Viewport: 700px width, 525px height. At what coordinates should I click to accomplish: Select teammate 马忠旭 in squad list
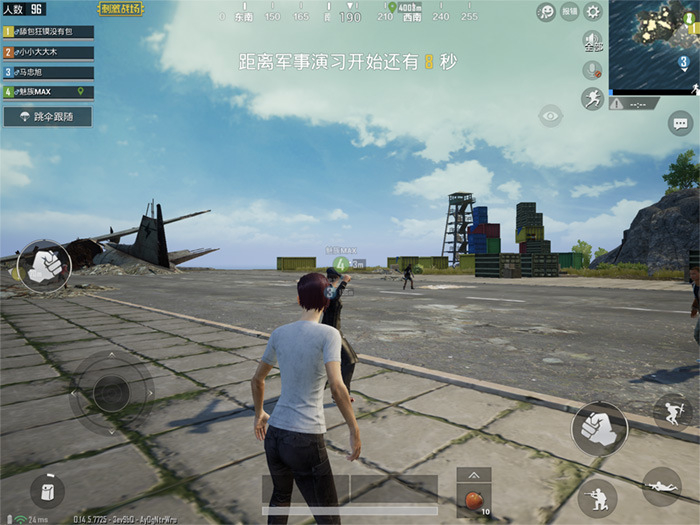click(48, 72)
